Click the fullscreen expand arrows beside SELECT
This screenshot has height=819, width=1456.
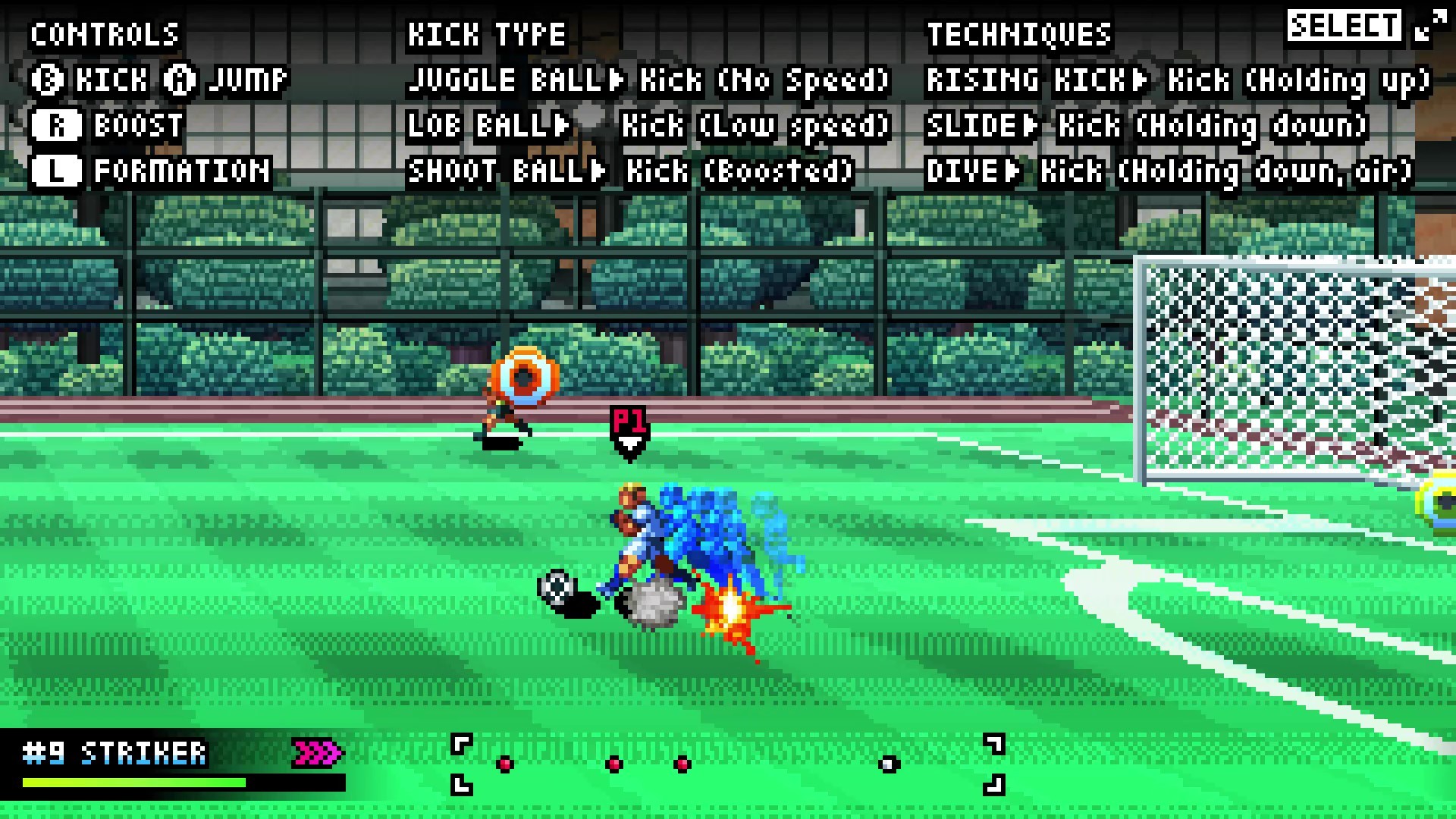tap(1430, 24)
